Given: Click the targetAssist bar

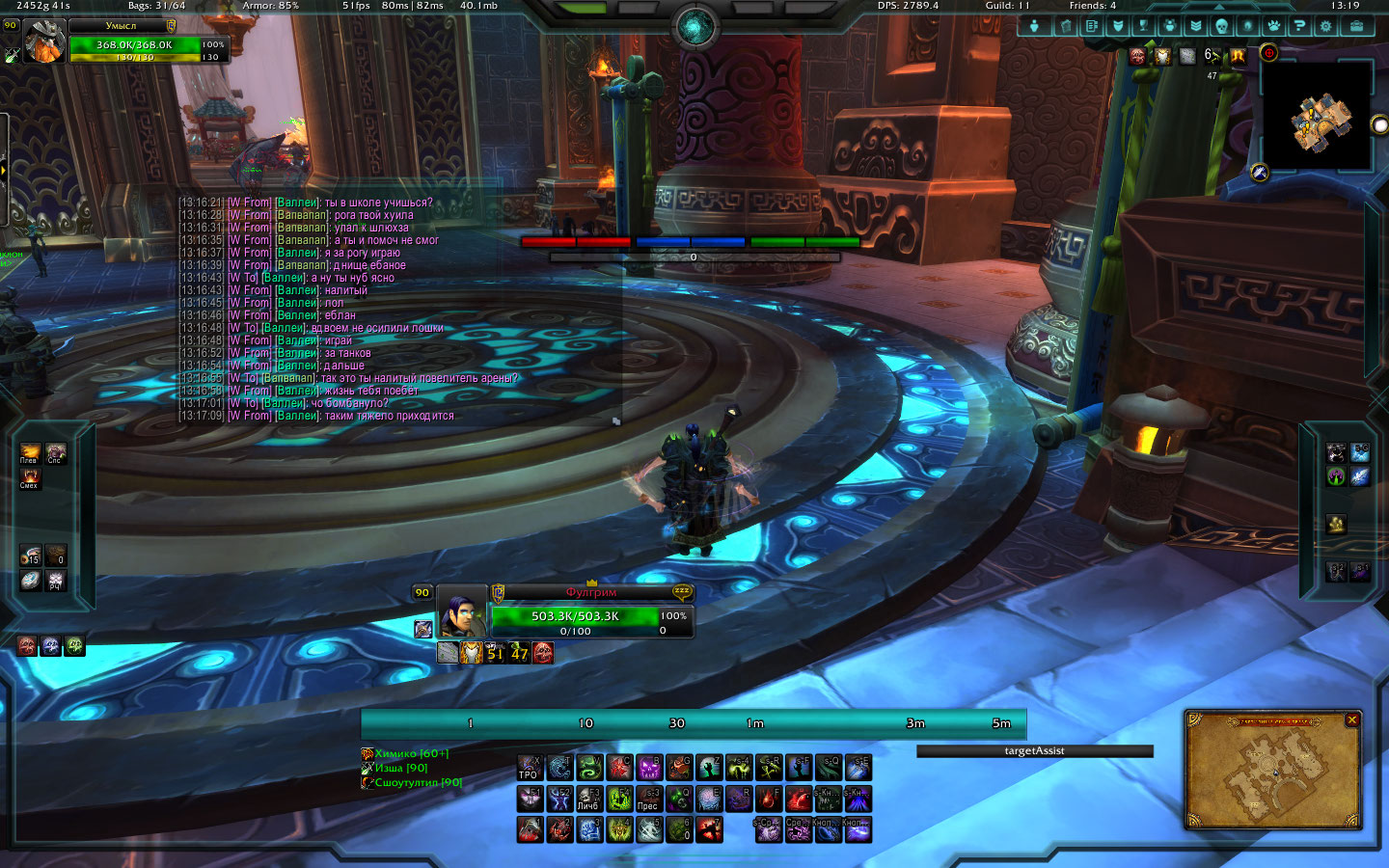Looking at the screenshot, I should (1034, 751).
